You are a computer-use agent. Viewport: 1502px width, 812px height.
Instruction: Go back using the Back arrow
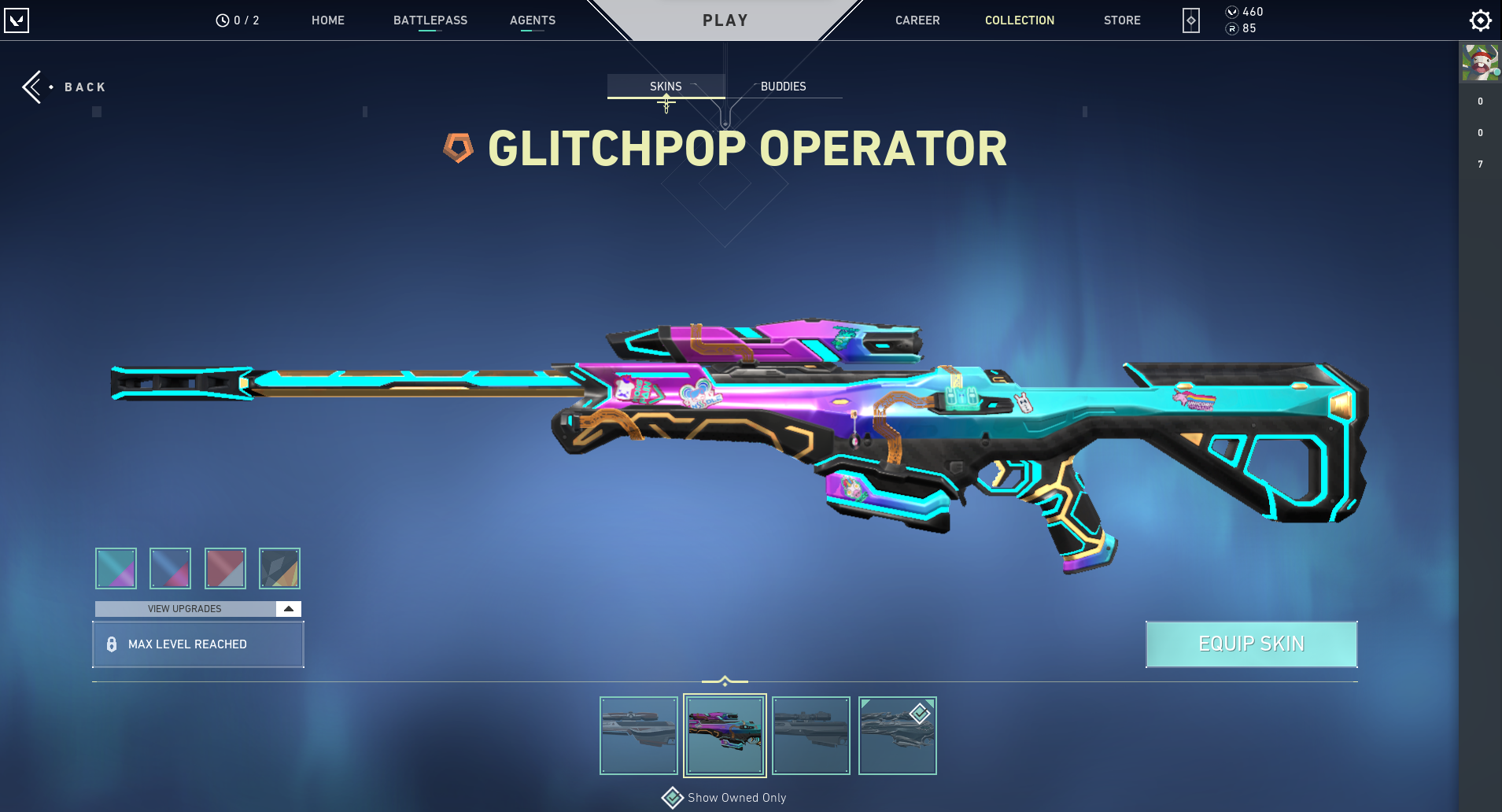[x=33, y=87]
